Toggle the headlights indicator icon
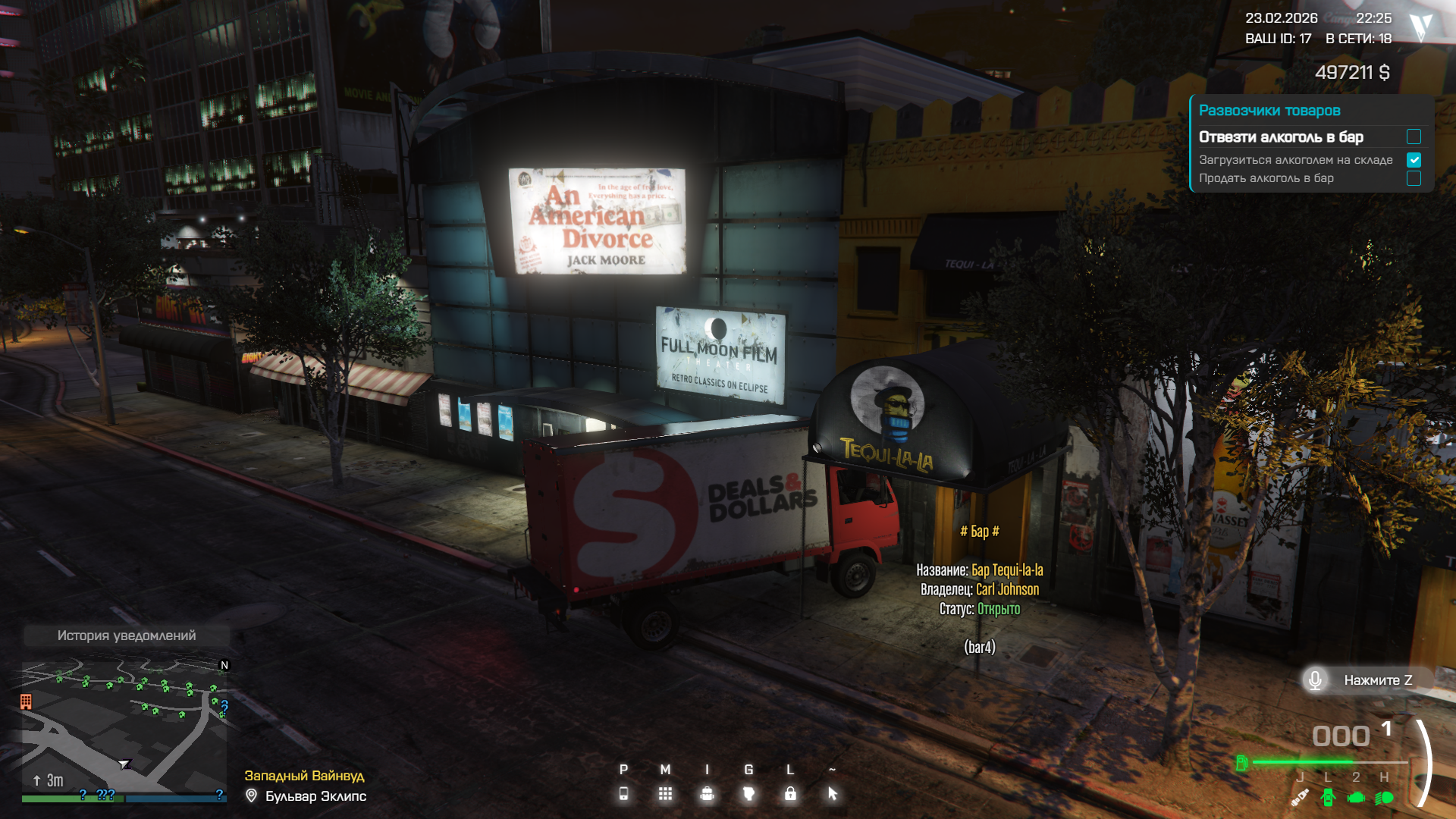Screen dimensions: 1456x819 1384,797
